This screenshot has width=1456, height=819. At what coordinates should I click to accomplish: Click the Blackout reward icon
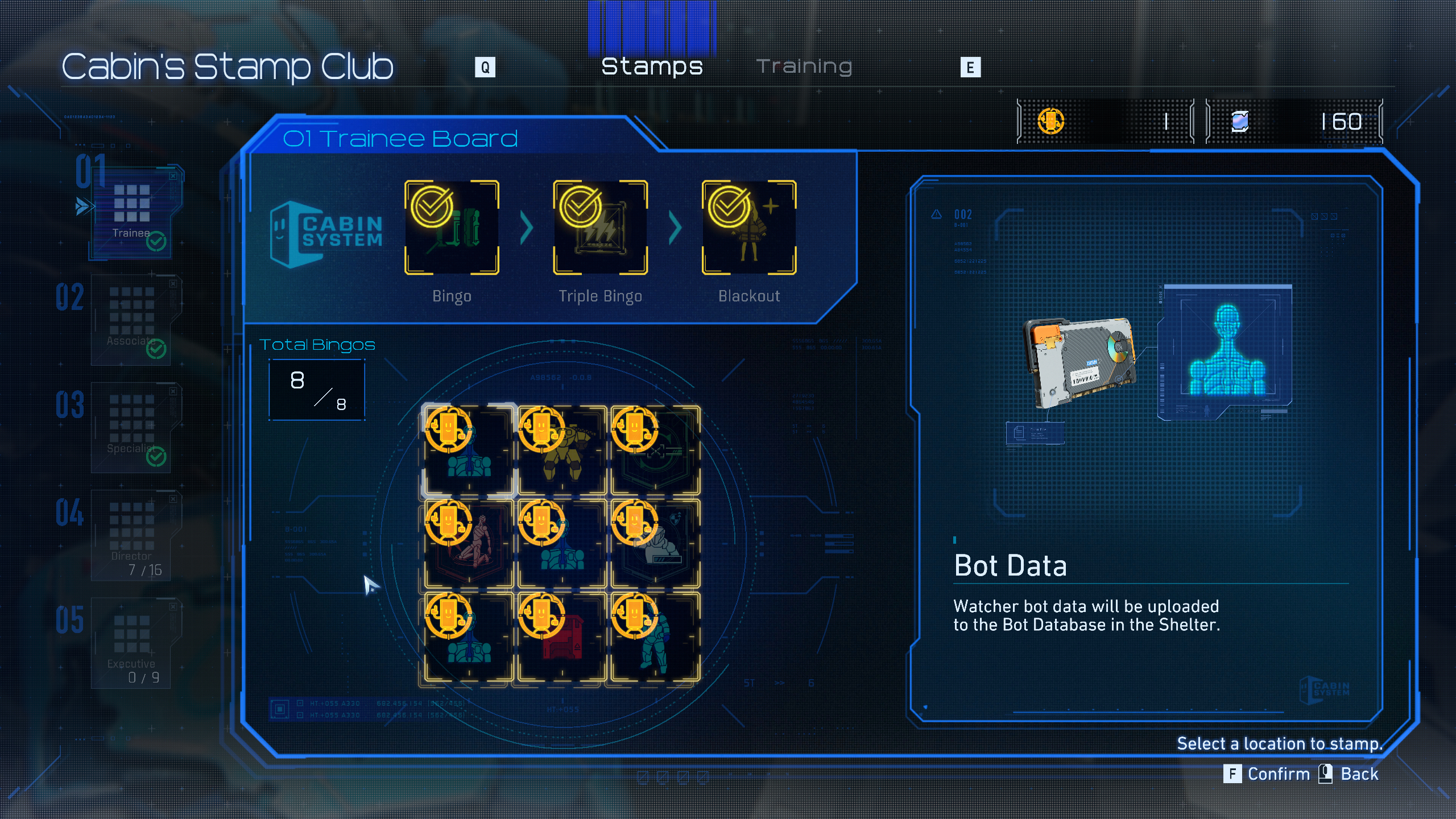click(748, 227)
